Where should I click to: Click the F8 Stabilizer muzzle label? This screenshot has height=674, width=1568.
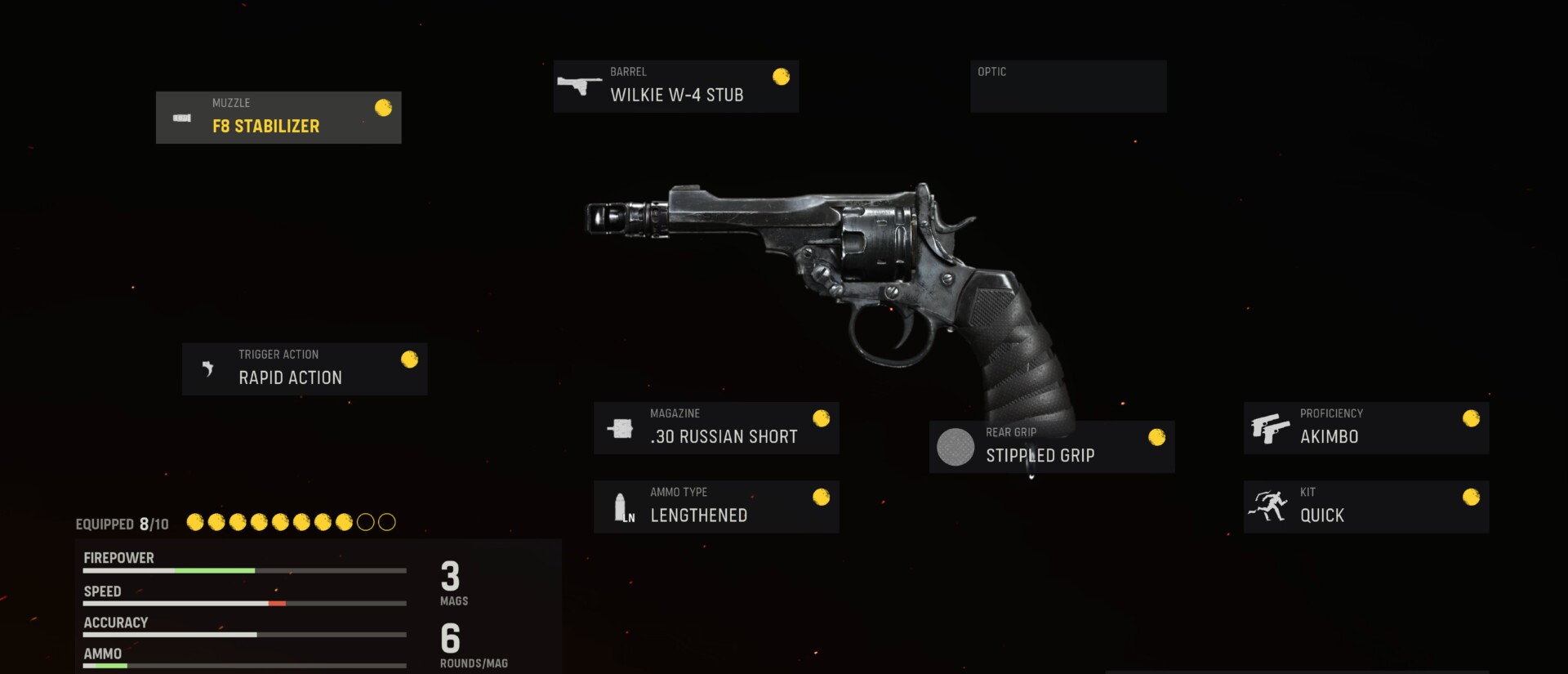265,126
